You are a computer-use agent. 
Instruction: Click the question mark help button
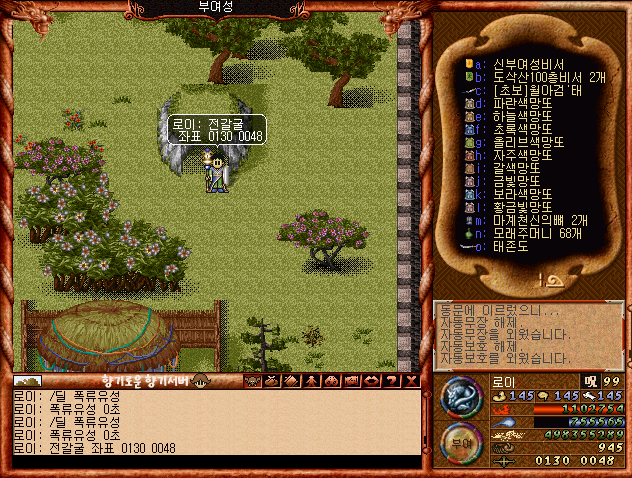[393, 380]
